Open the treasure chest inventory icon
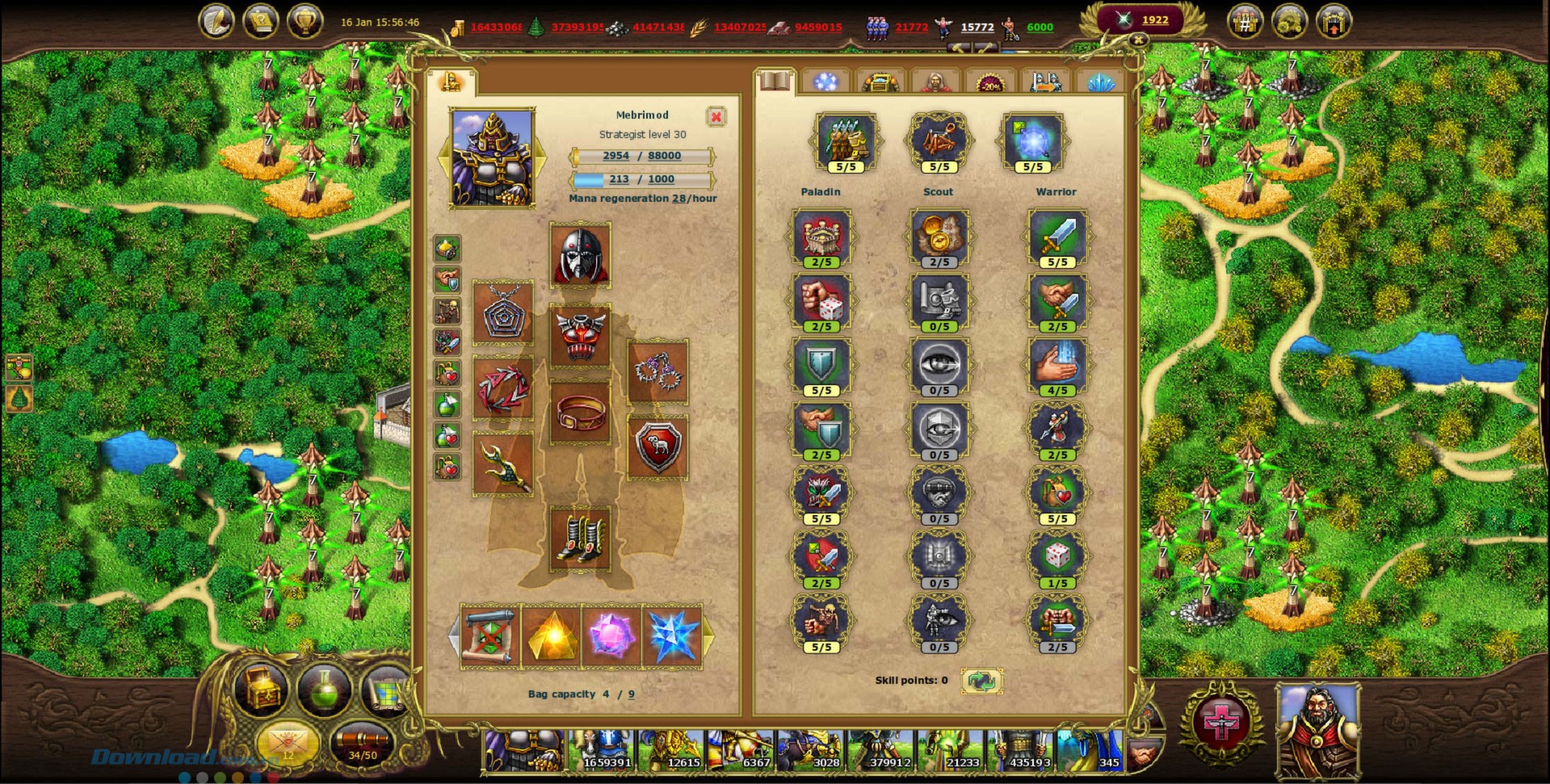This screenshot has height=784, width=1550. pyautogui.click(x=260, y=690)
